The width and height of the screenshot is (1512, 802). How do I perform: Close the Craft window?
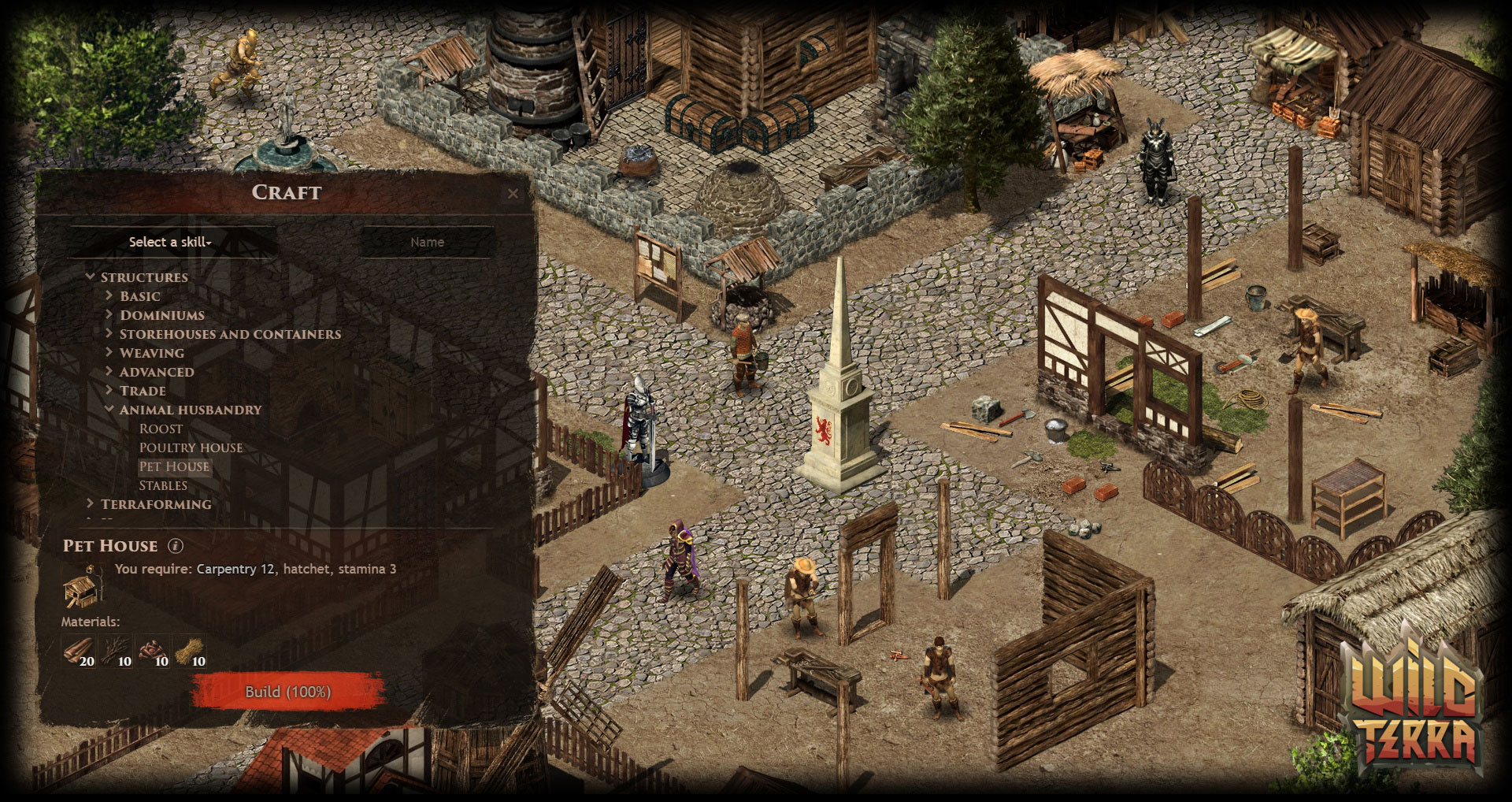click(x=513, y=193)
